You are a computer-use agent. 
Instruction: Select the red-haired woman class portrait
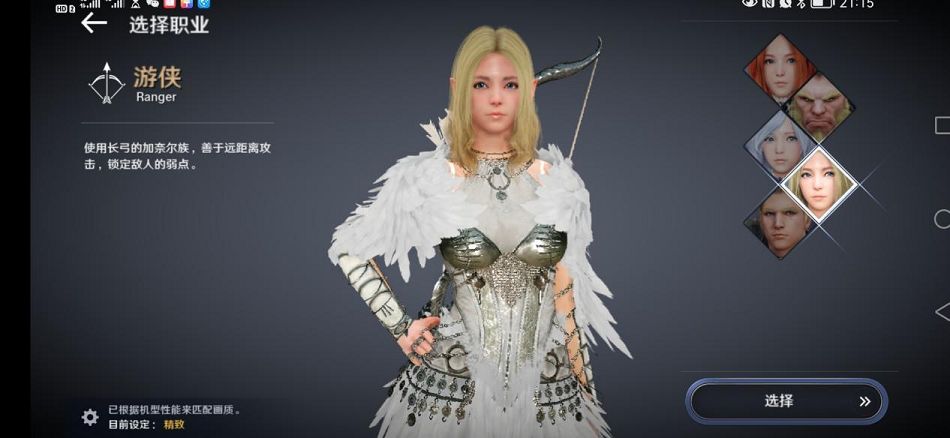tap(779, 68)
